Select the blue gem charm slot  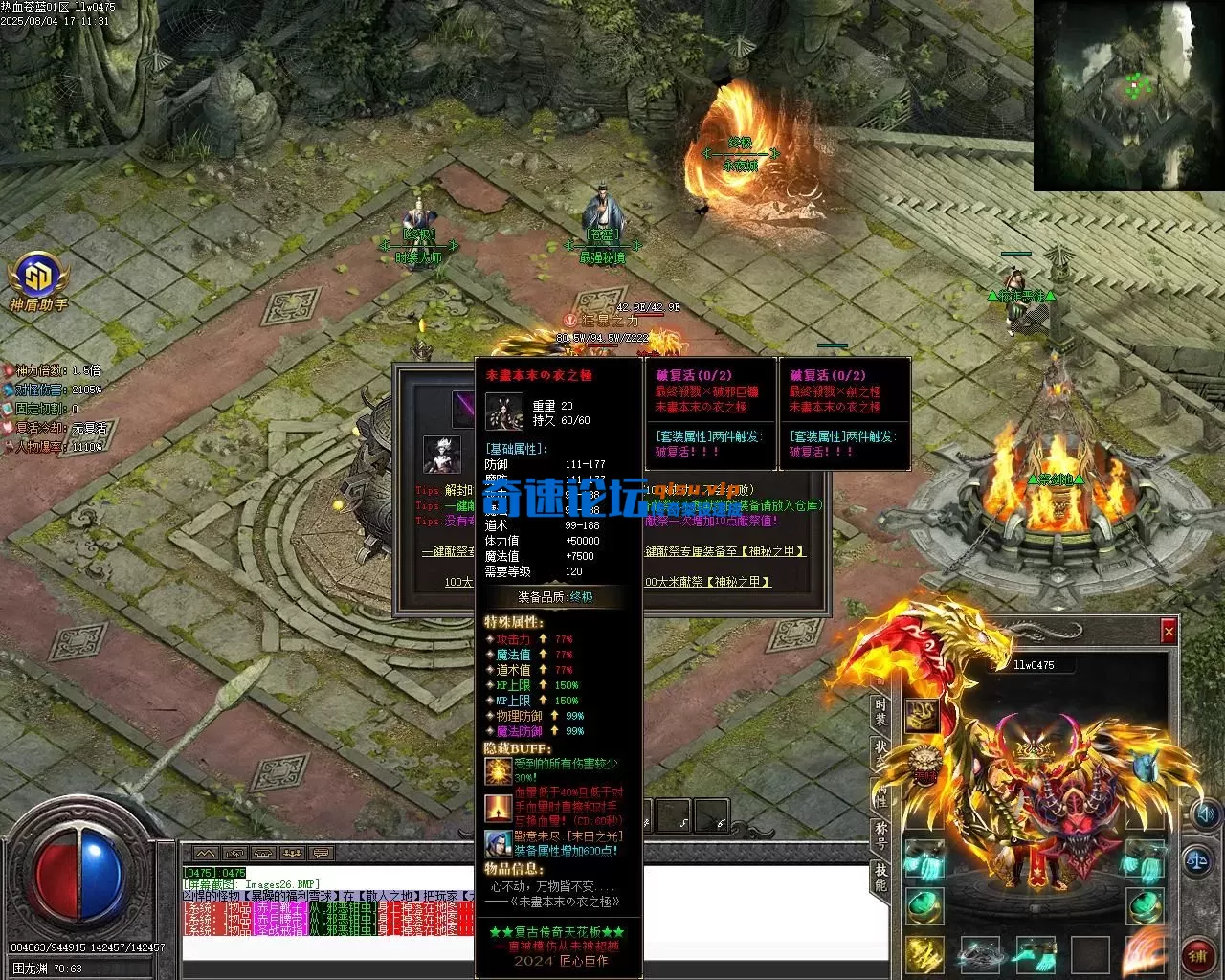tap(1145, 766)
